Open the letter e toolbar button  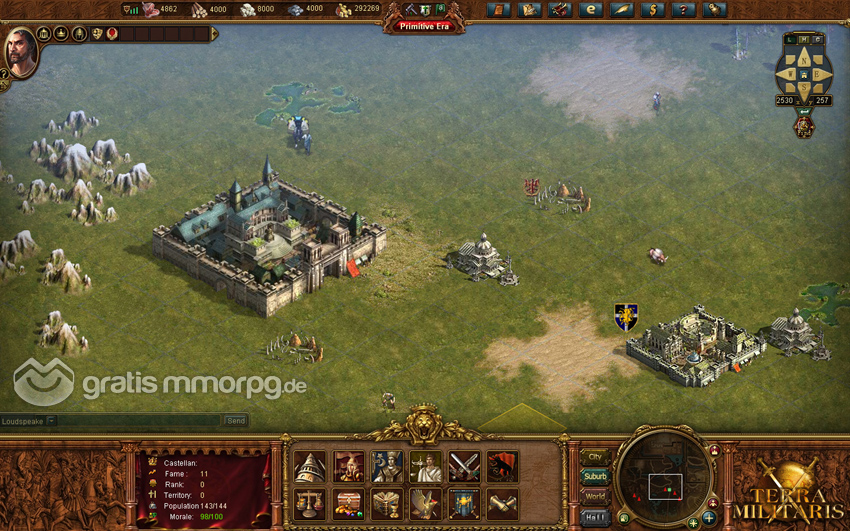pyautogui.click(x=590, y=10)
